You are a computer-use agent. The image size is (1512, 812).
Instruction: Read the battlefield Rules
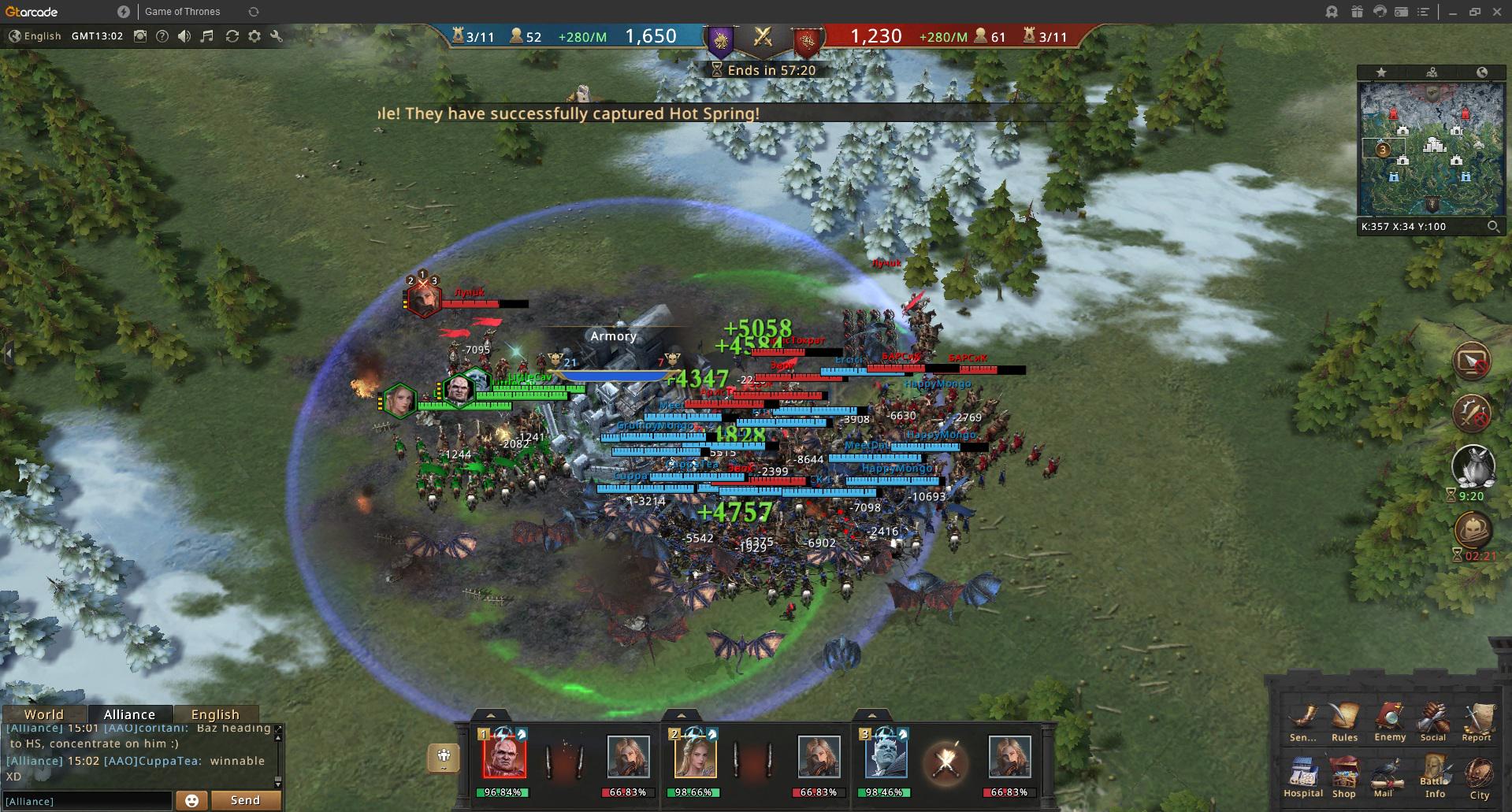[1344, 720]
